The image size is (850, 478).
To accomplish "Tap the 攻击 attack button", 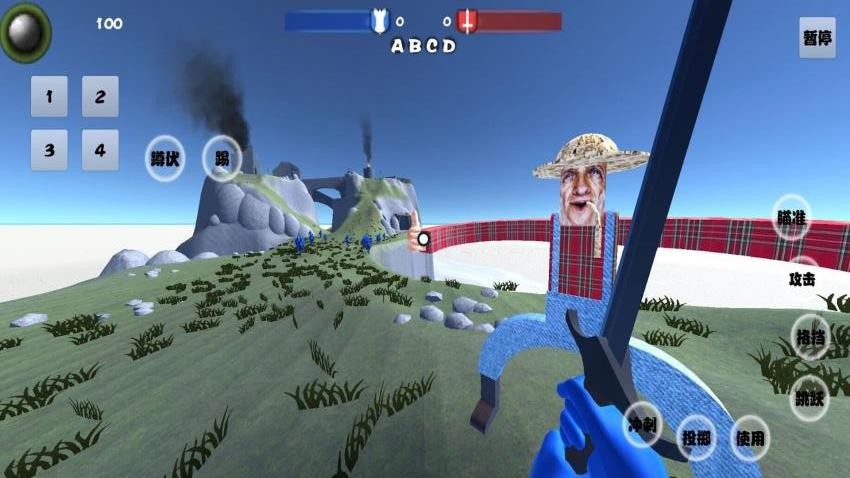I will point(802,278).
